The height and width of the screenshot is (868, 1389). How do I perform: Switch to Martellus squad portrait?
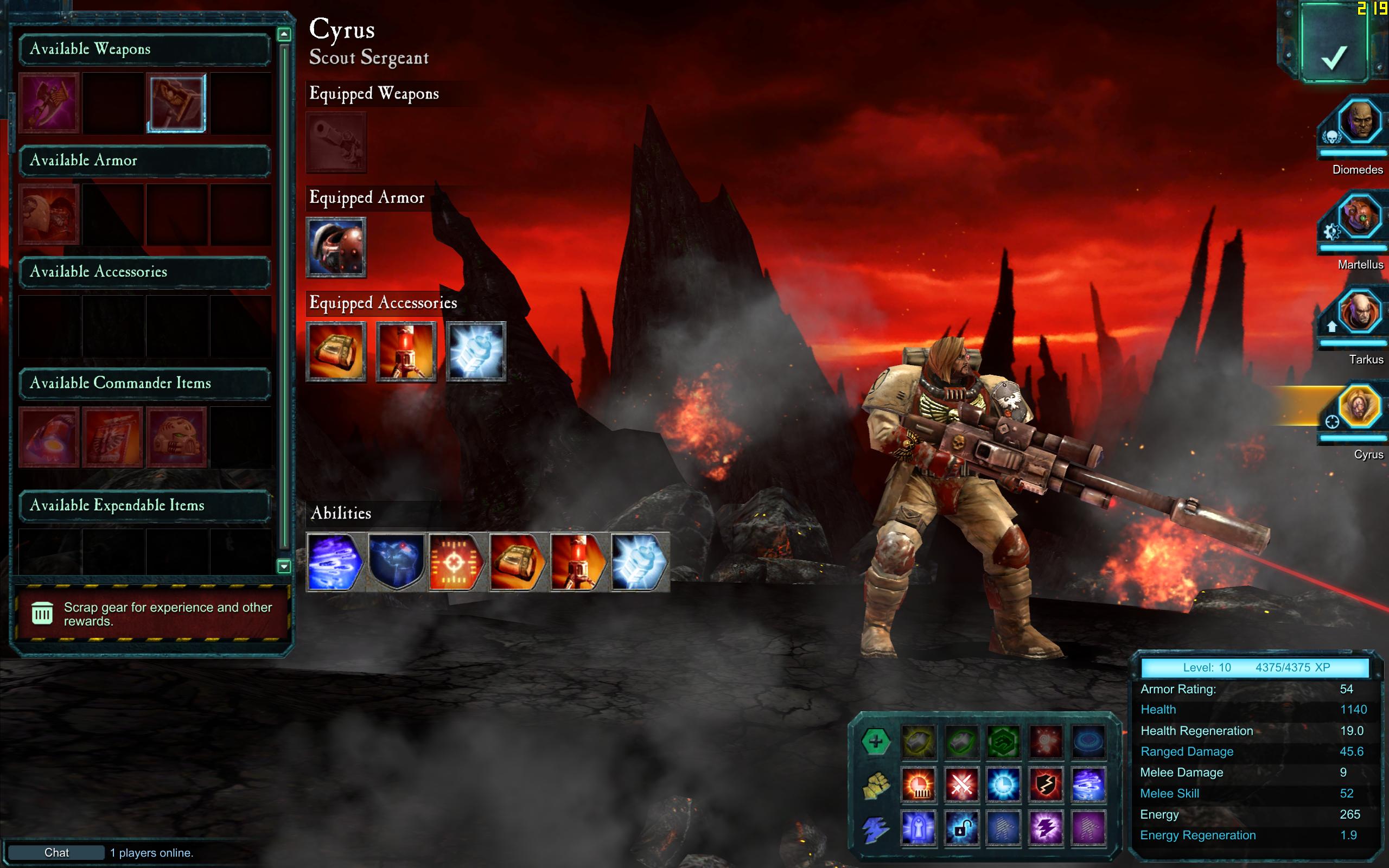click(x=1359, y=217)
